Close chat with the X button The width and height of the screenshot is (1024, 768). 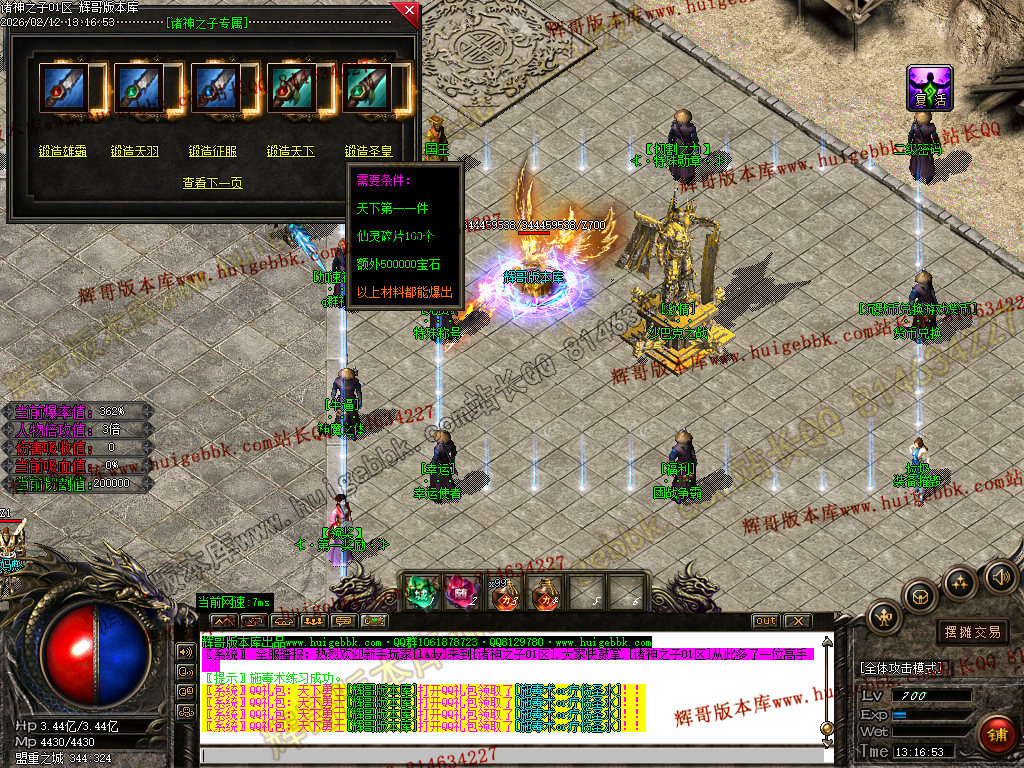pyautogui.click(x=796, y=621)
